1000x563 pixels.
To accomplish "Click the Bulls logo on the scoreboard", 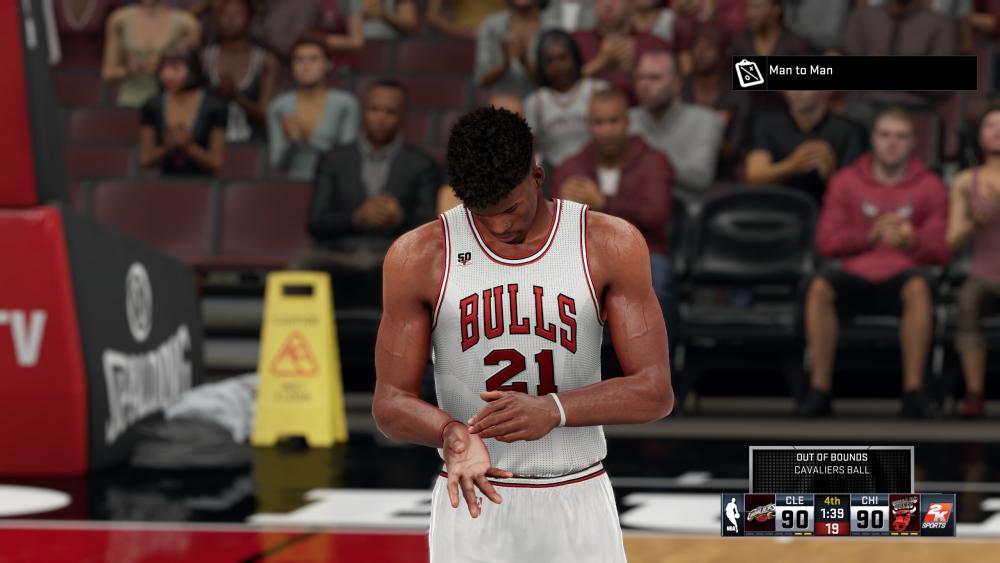I will pyautogui.click(x=905, y=514).
